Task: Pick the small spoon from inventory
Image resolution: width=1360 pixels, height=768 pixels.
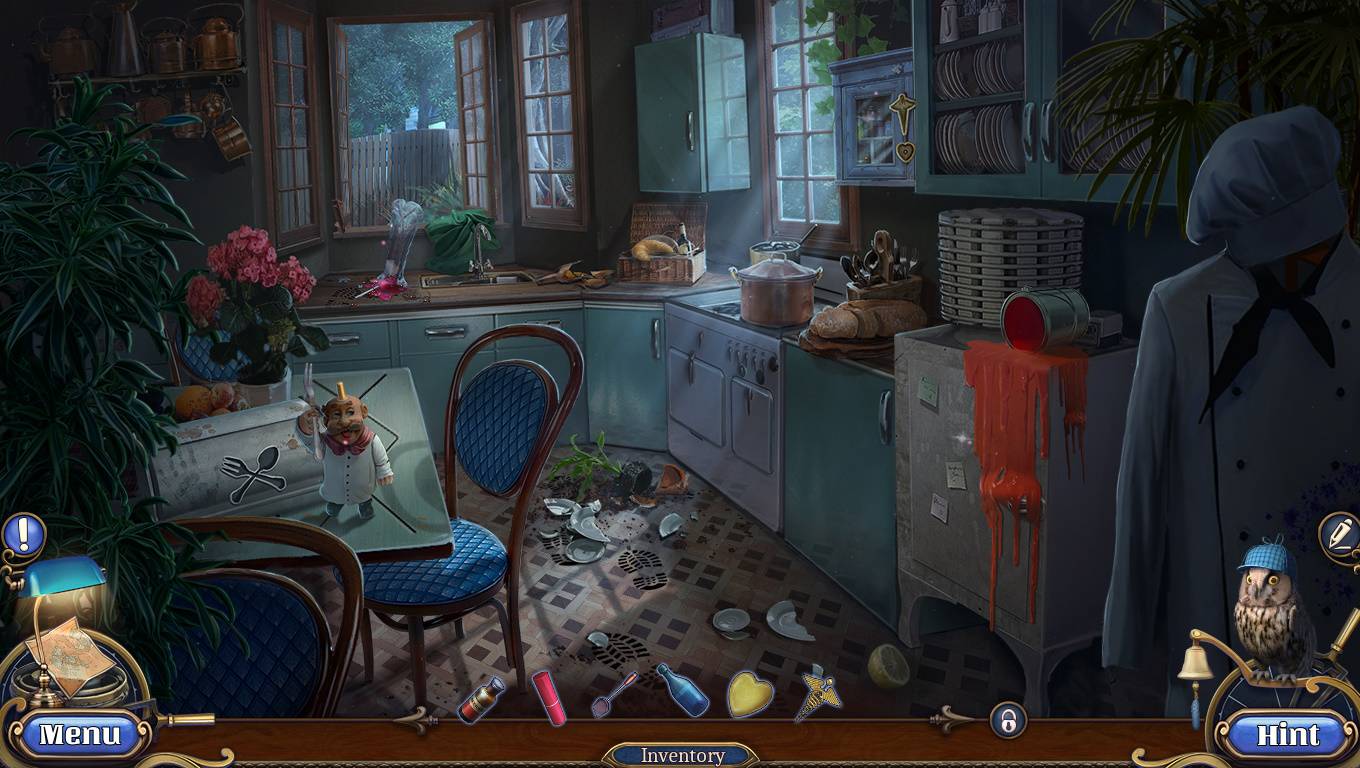Action: [614, 693]
